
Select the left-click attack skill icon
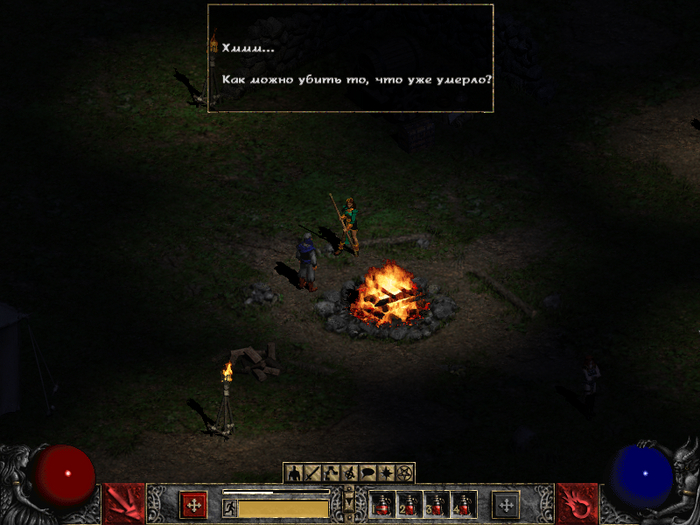click(124, 504)
